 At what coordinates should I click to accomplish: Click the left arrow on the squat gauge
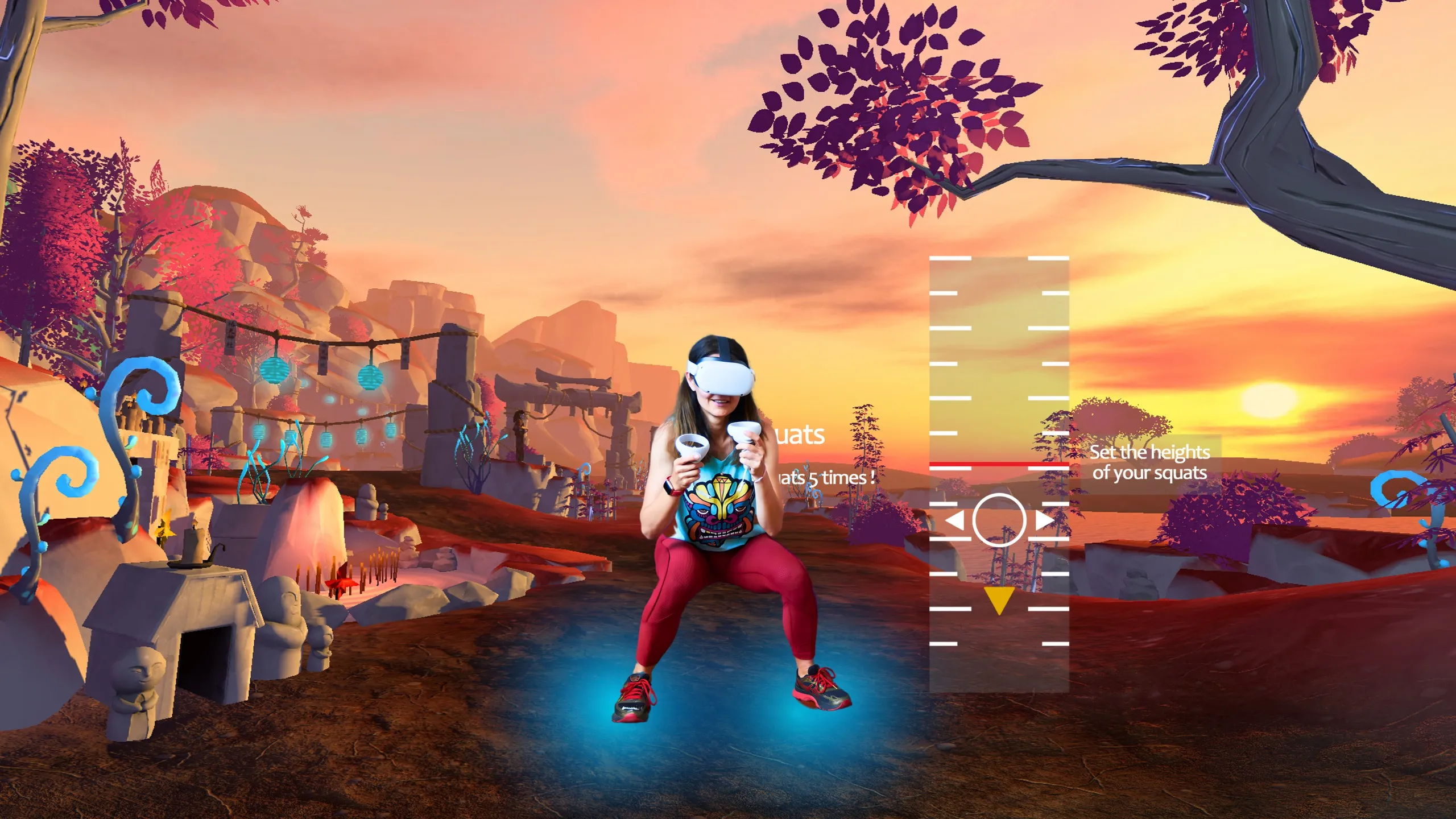click(x=955, y=520)
